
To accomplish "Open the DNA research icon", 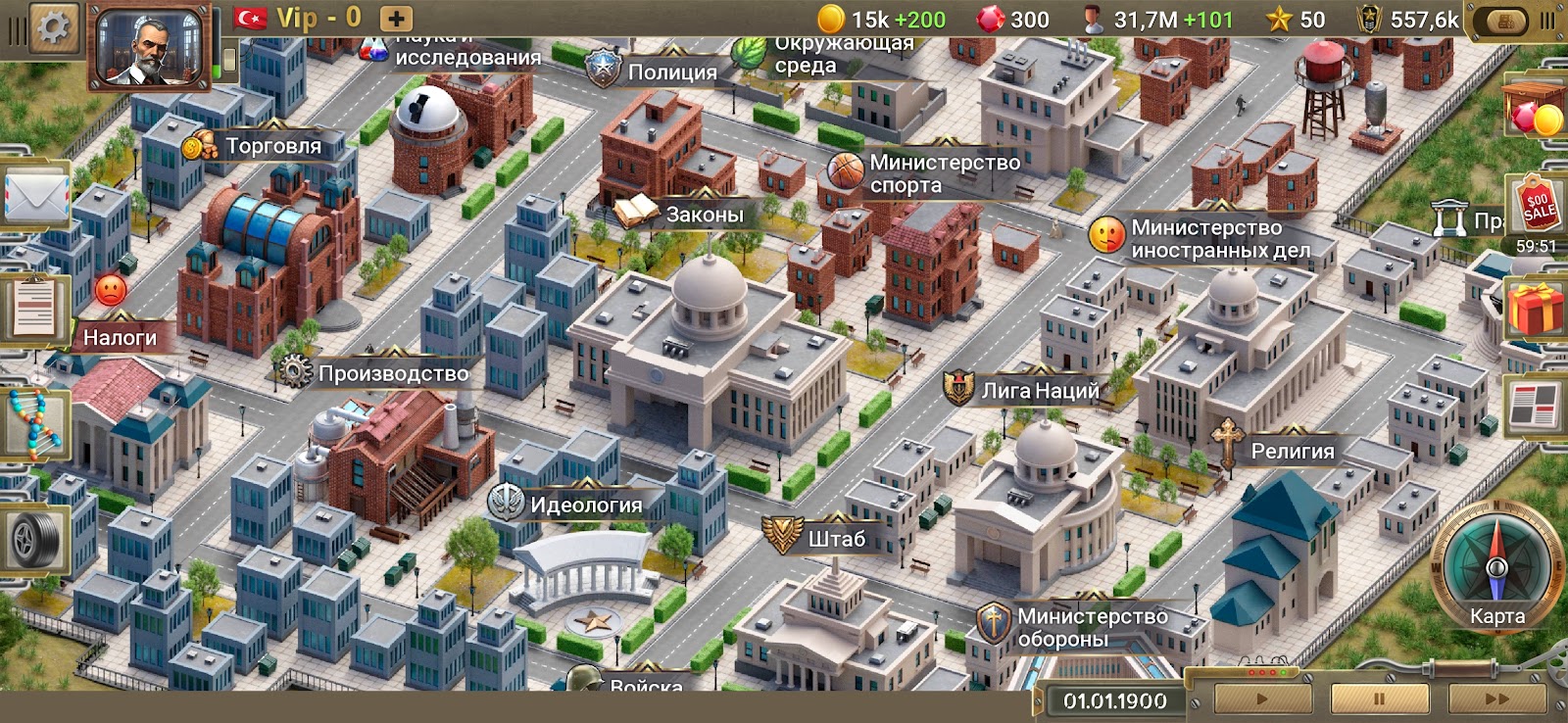I will click(x=35, y=423).
